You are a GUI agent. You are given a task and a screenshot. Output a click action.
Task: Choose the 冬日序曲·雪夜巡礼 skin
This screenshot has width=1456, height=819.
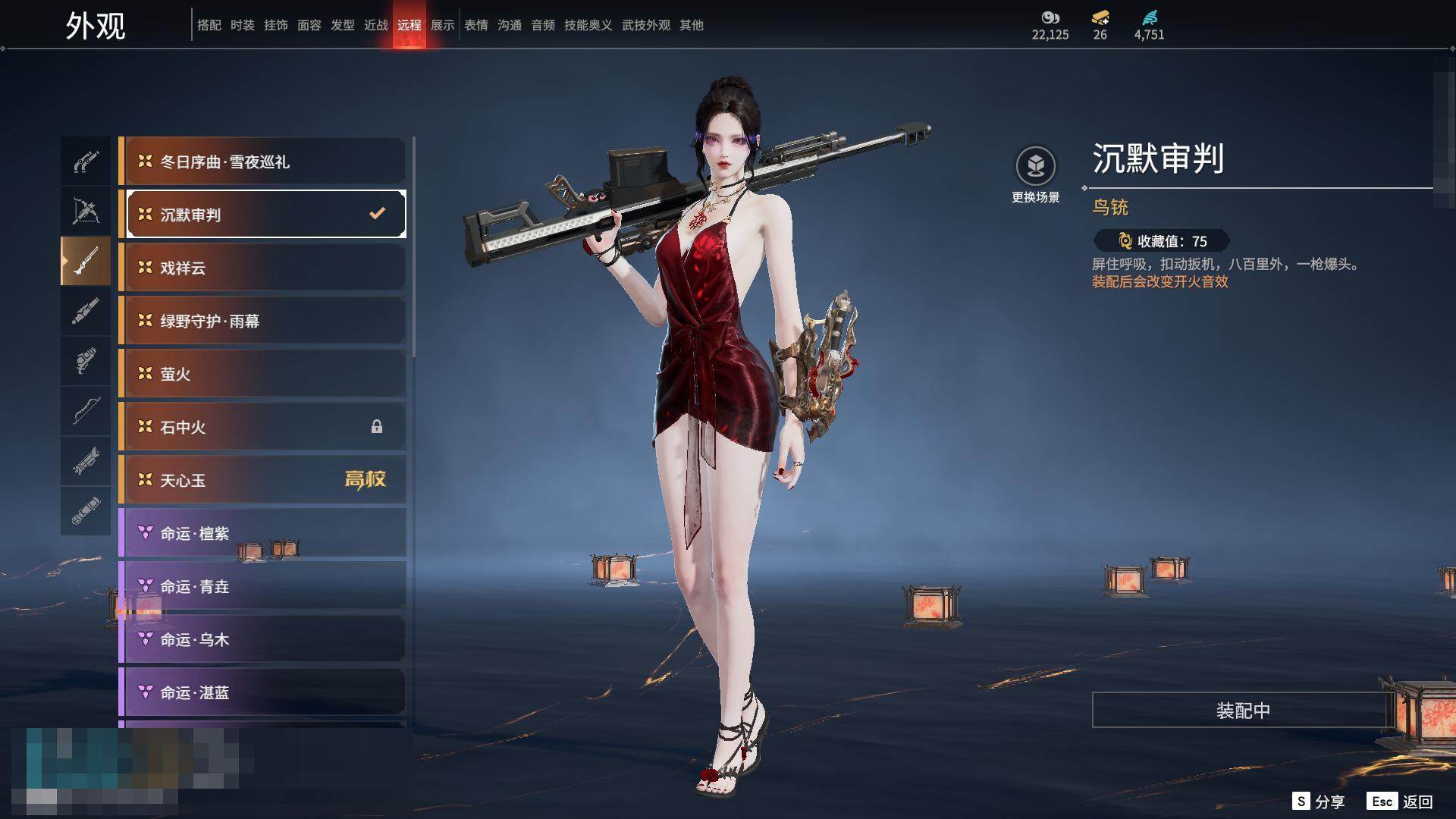262,162
